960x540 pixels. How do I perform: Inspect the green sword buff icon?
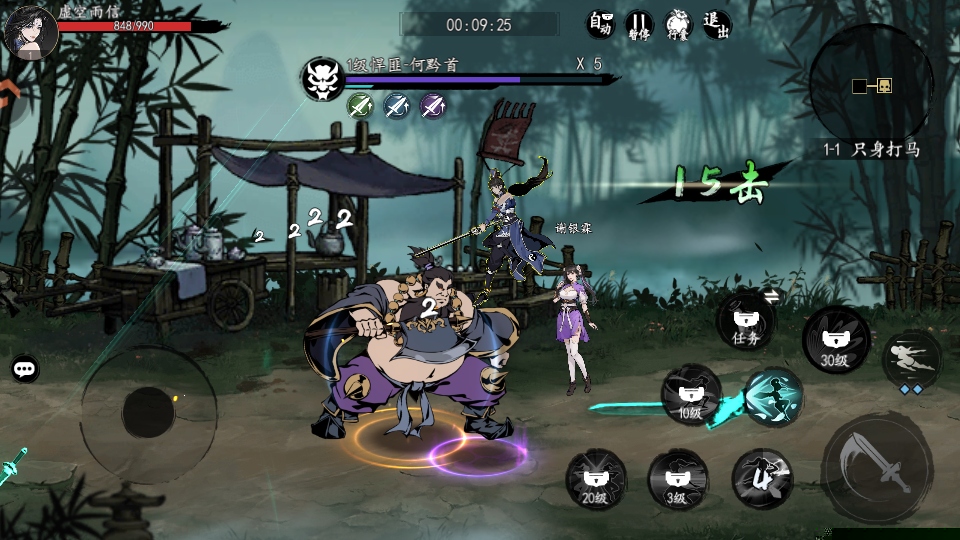point(359,105)
